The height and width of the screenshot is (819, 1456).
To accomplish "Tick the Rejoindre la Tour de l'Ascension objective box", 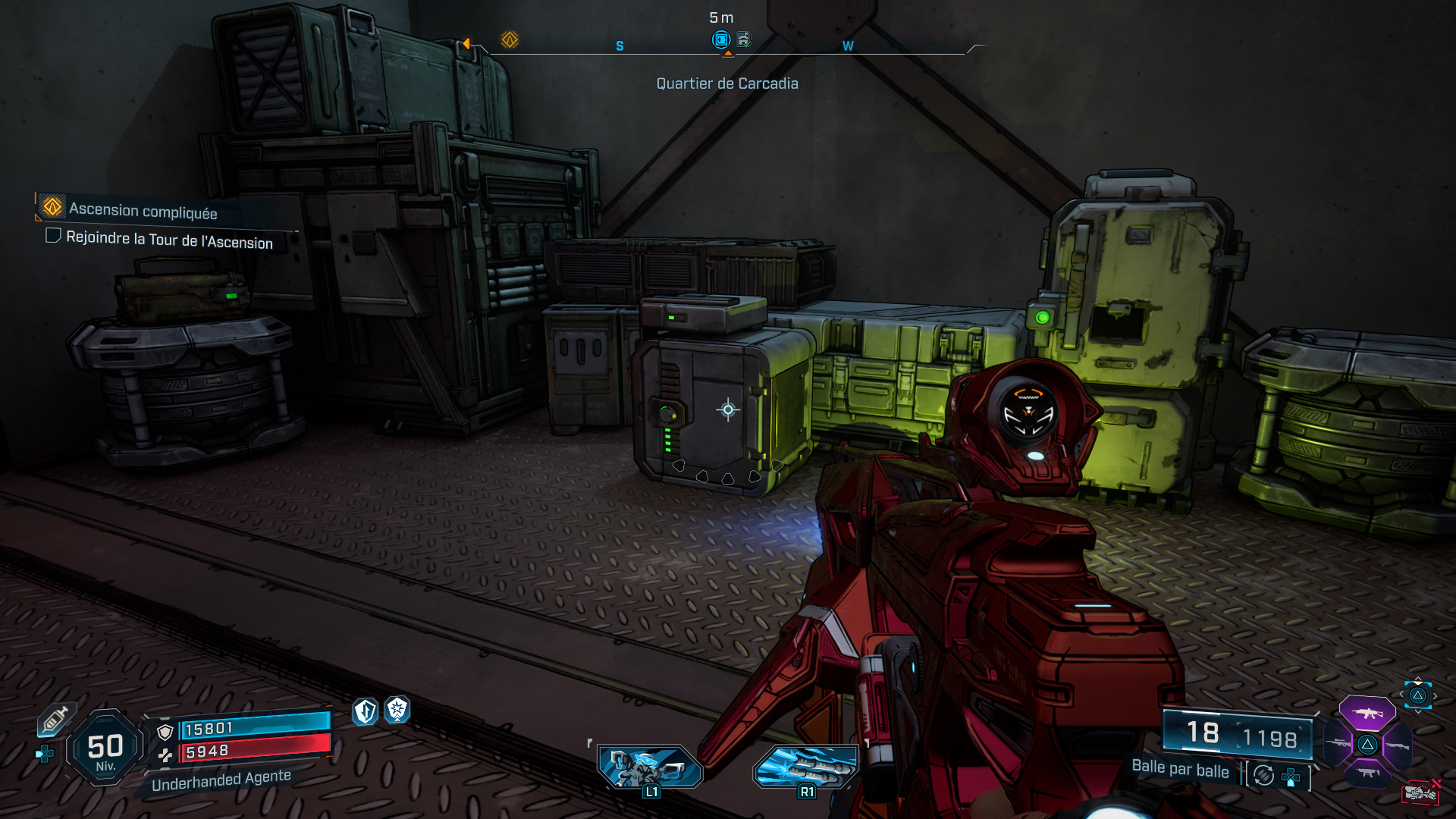I will click(x=53, y=236).
